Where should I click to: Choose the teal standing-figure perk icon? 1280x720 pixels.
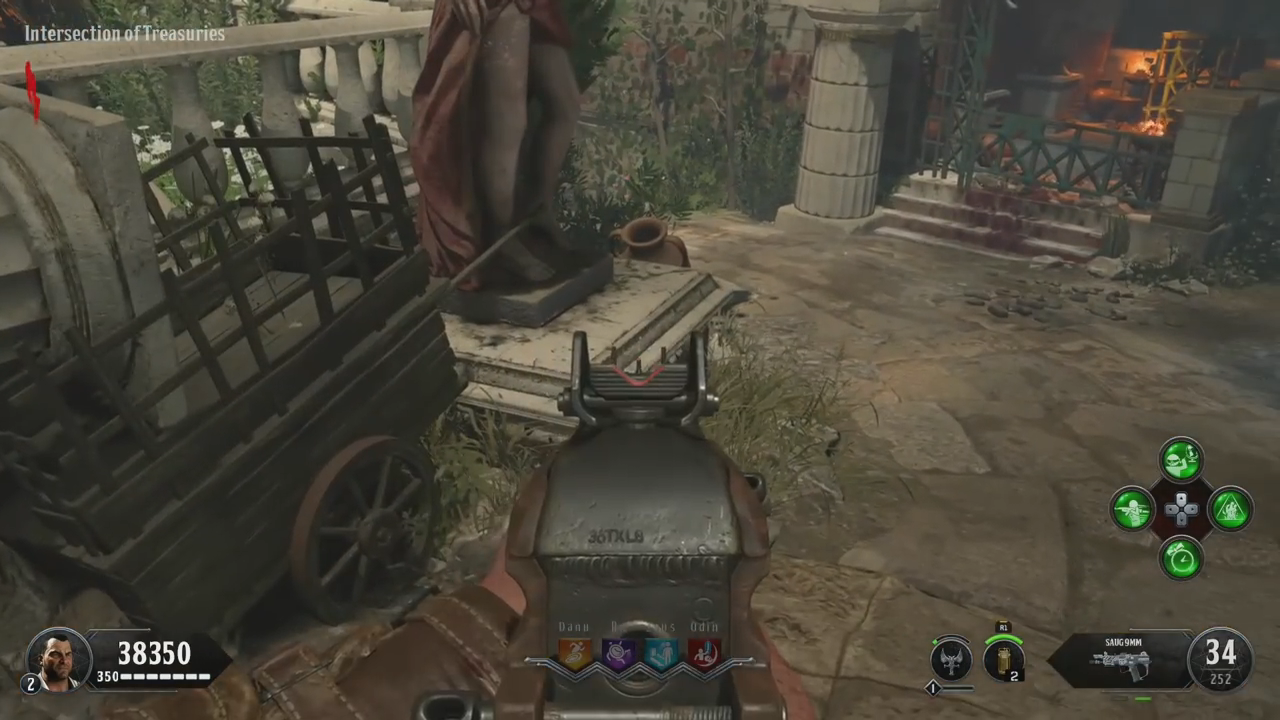tap(661, 653)
